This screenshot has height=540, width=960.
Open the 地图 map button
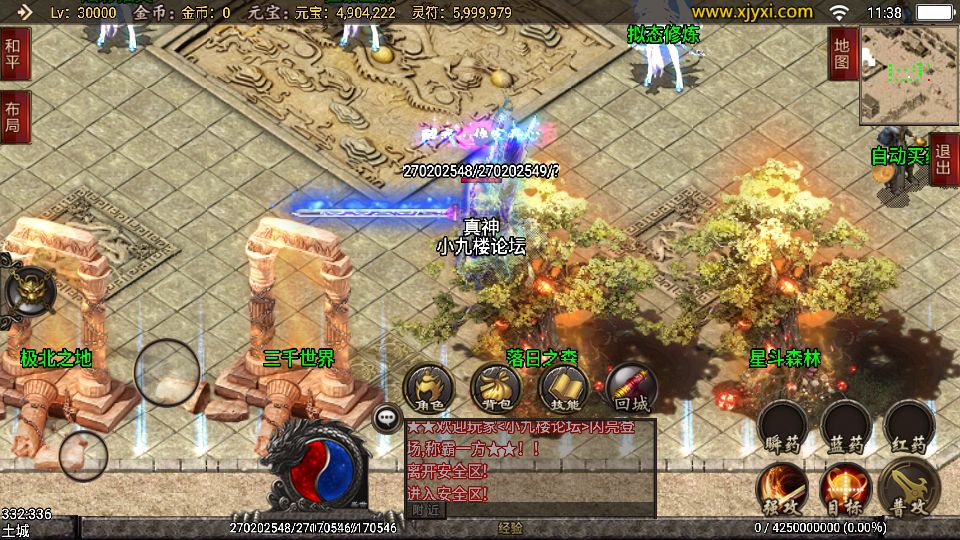pyautogui.click(x=842, y=54)
